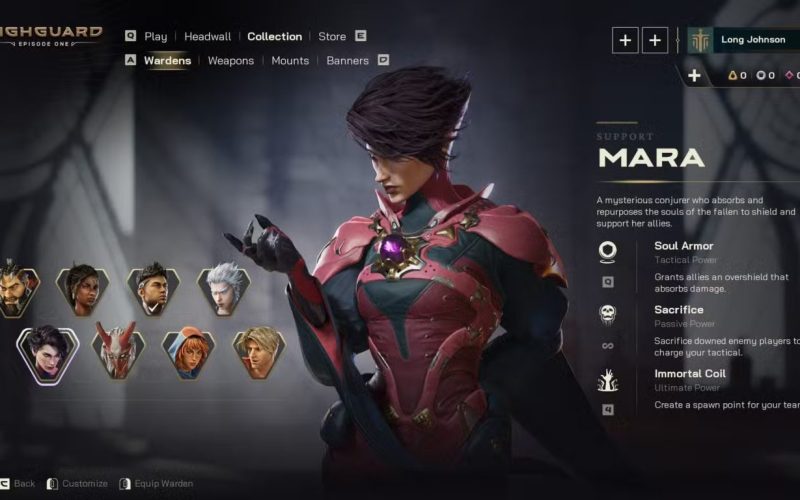The width and height of the screenshot is (800, 500).
Task: Open the Play menu
Action: [155, 37]
